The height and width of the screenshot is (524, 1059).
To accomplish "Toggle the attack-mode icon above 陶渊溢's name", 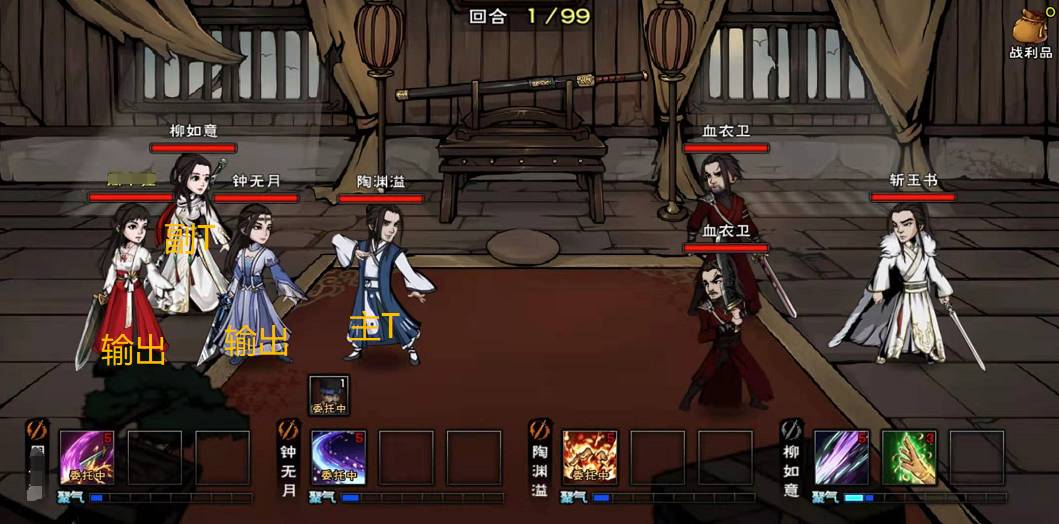I will [x=539, y=430].
